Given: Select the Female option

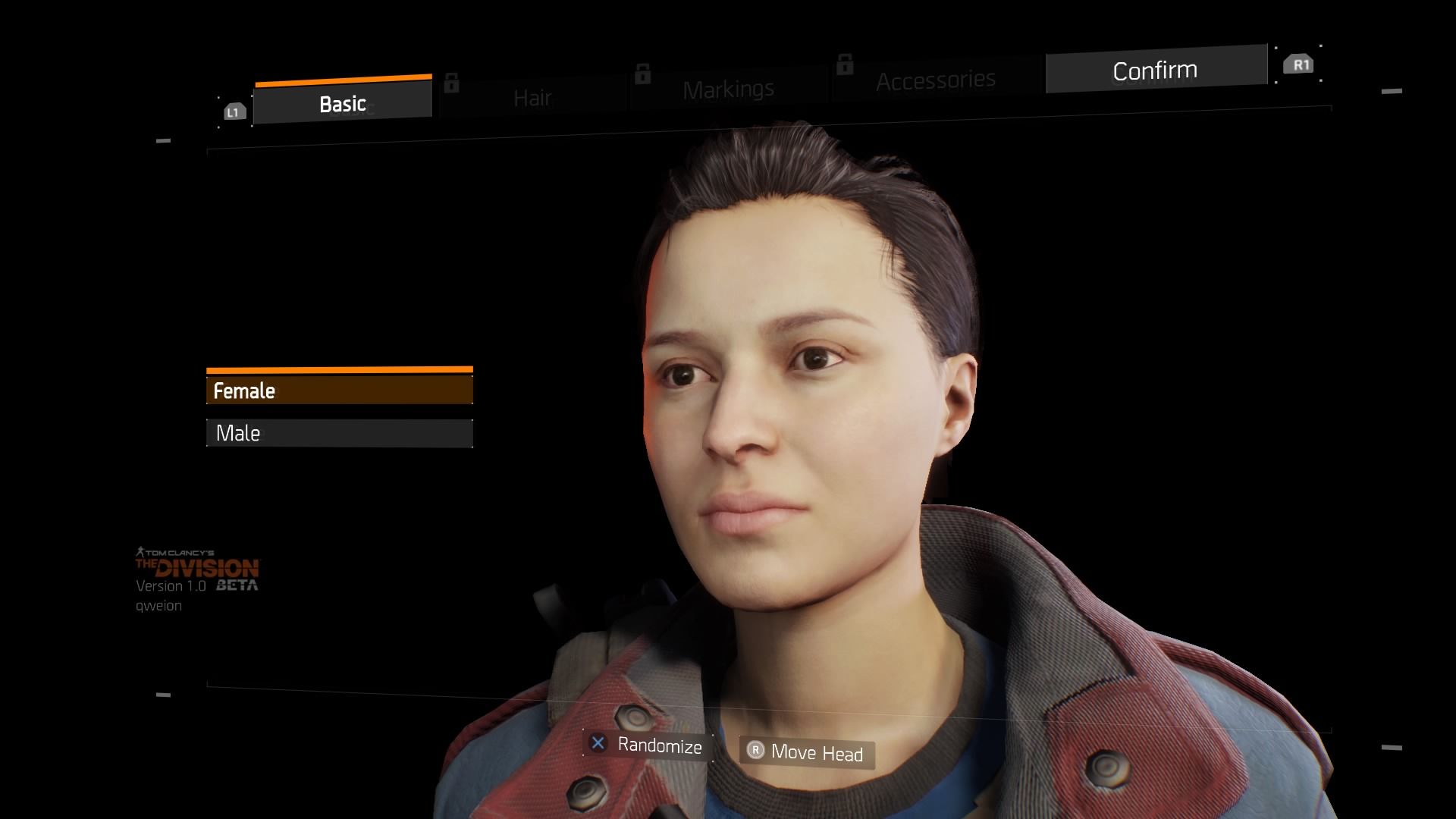Looking at the screenshot, I should [x=339, y=391].
